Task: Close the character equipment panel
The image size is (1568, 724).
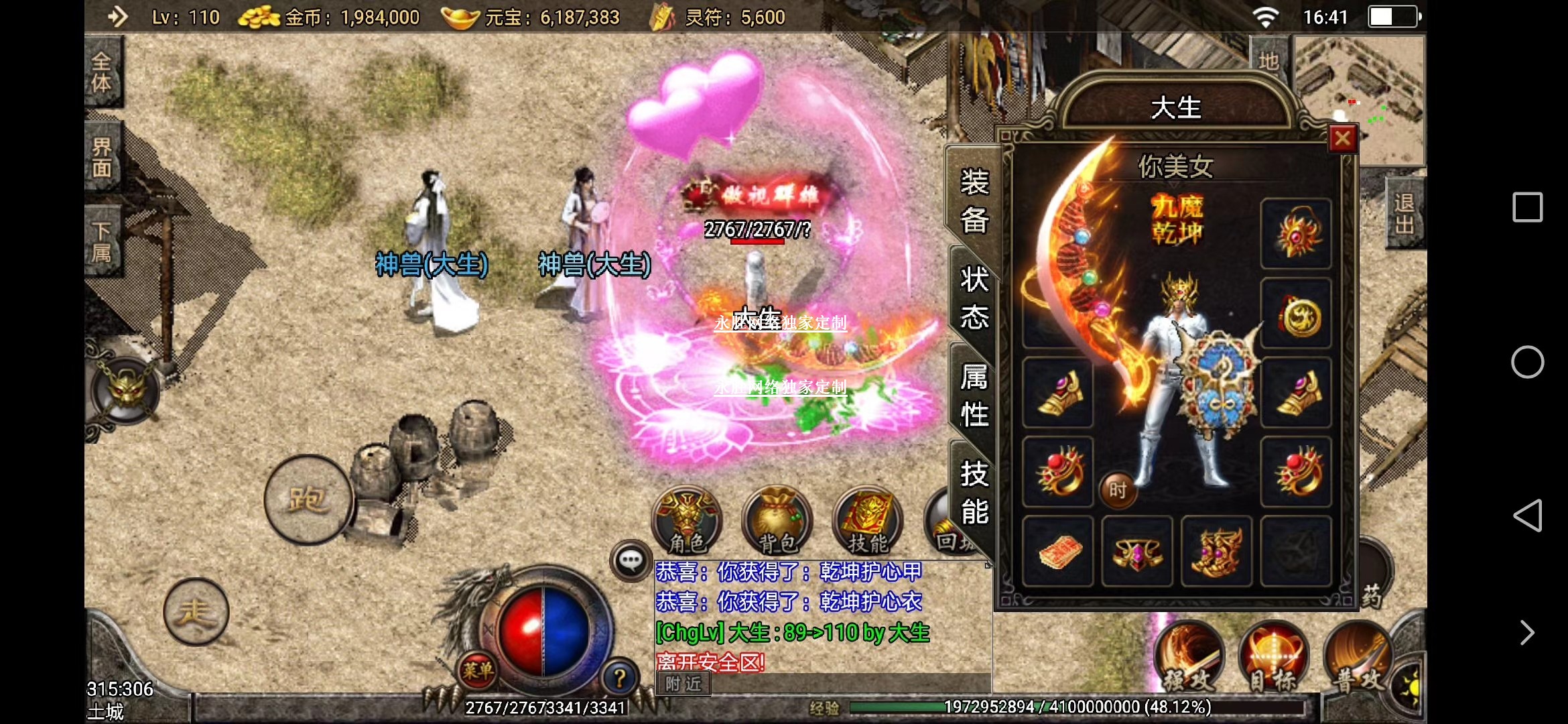Action: pos(1342,139)
